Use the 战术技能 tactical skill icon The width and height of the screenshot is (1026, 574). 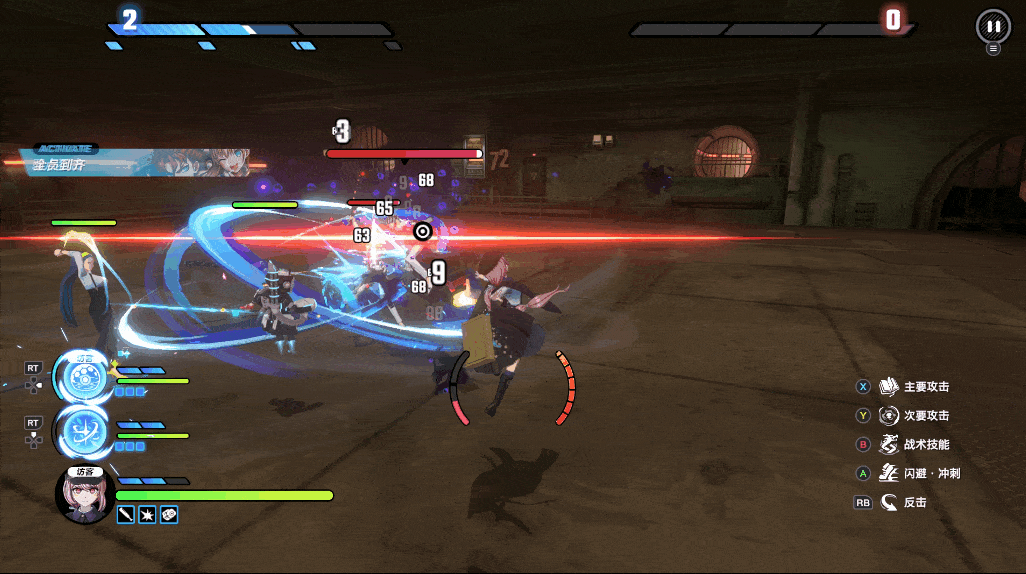point(888,444)
